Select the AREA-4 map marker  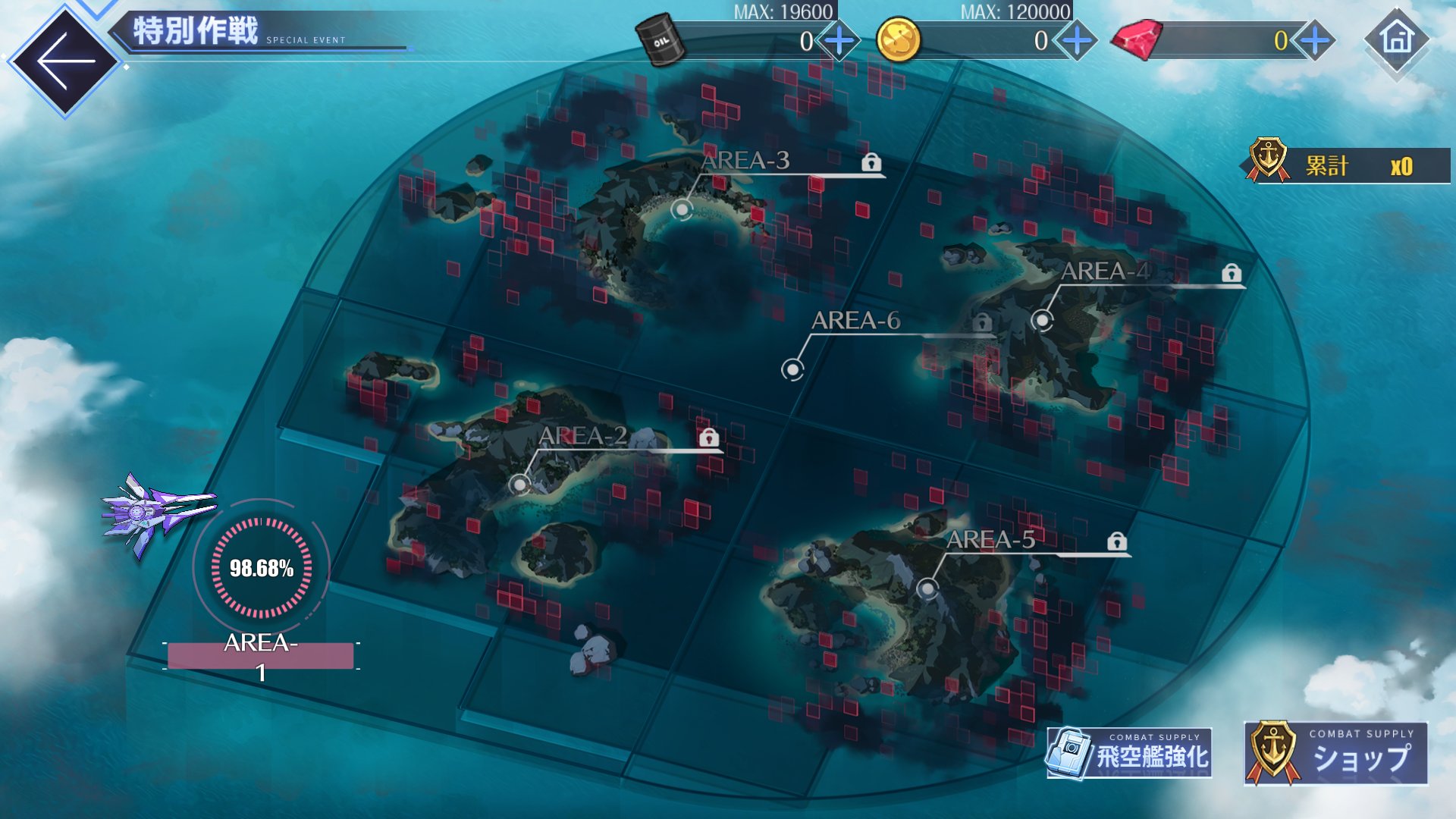[x=1043, y=320]
